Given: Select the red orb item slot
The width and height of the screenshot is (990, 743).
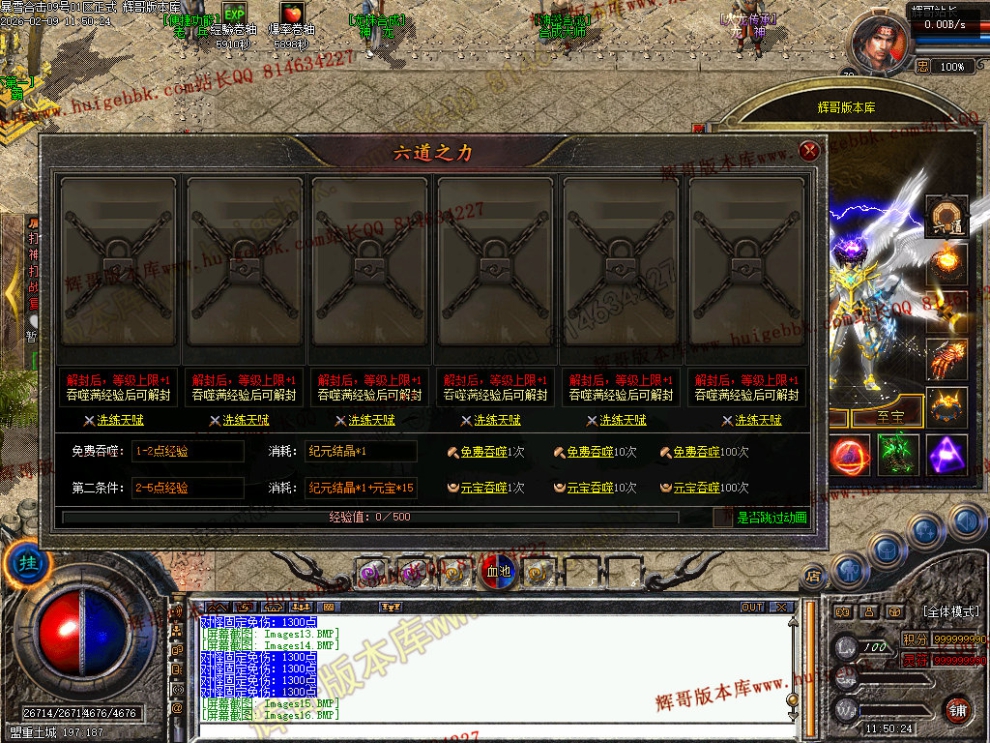Looking at the screenshot, I should 850,455.
